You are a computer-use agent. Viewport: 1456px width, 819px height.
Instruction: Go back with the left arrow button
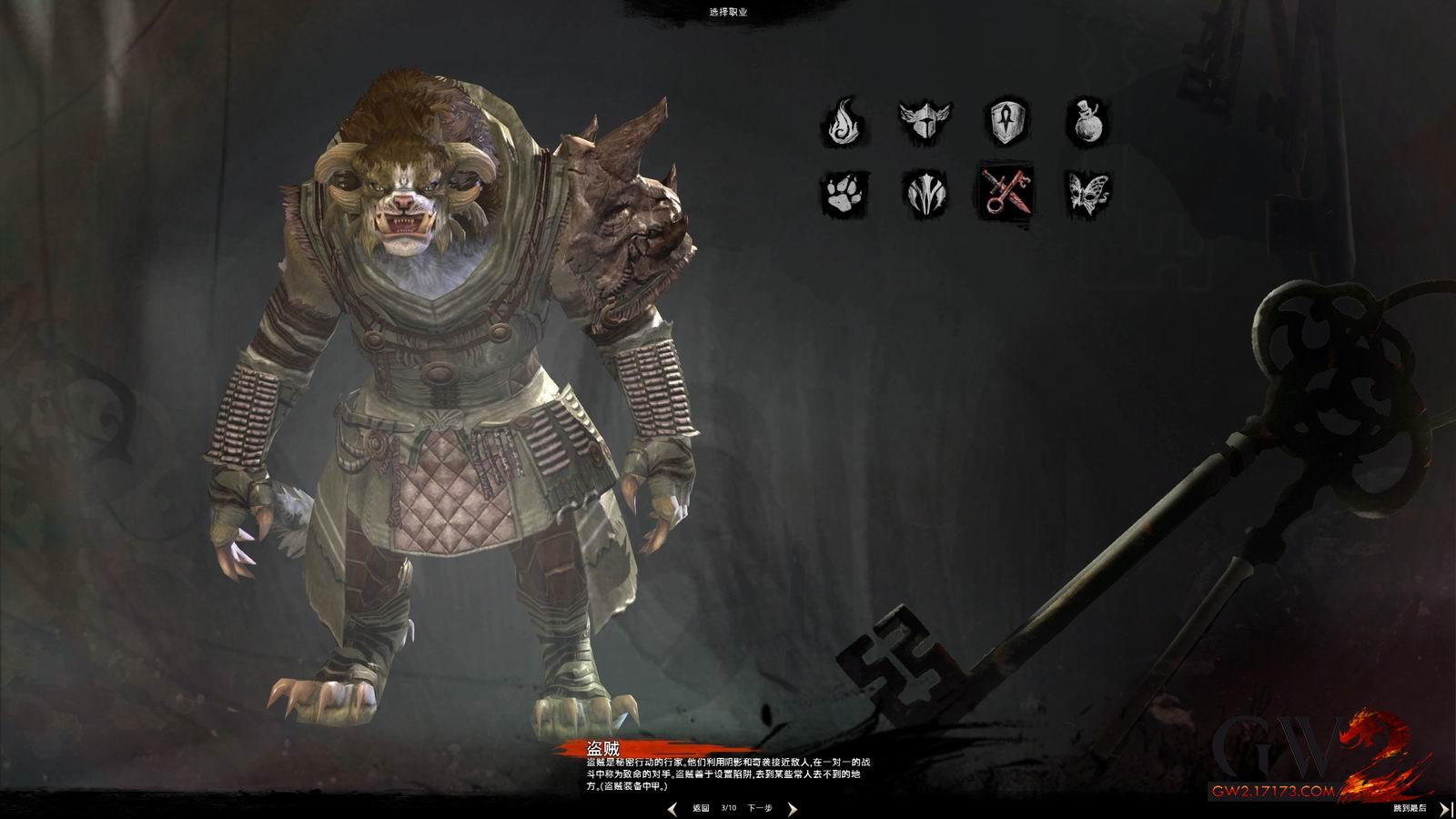(x=672, y=808)
